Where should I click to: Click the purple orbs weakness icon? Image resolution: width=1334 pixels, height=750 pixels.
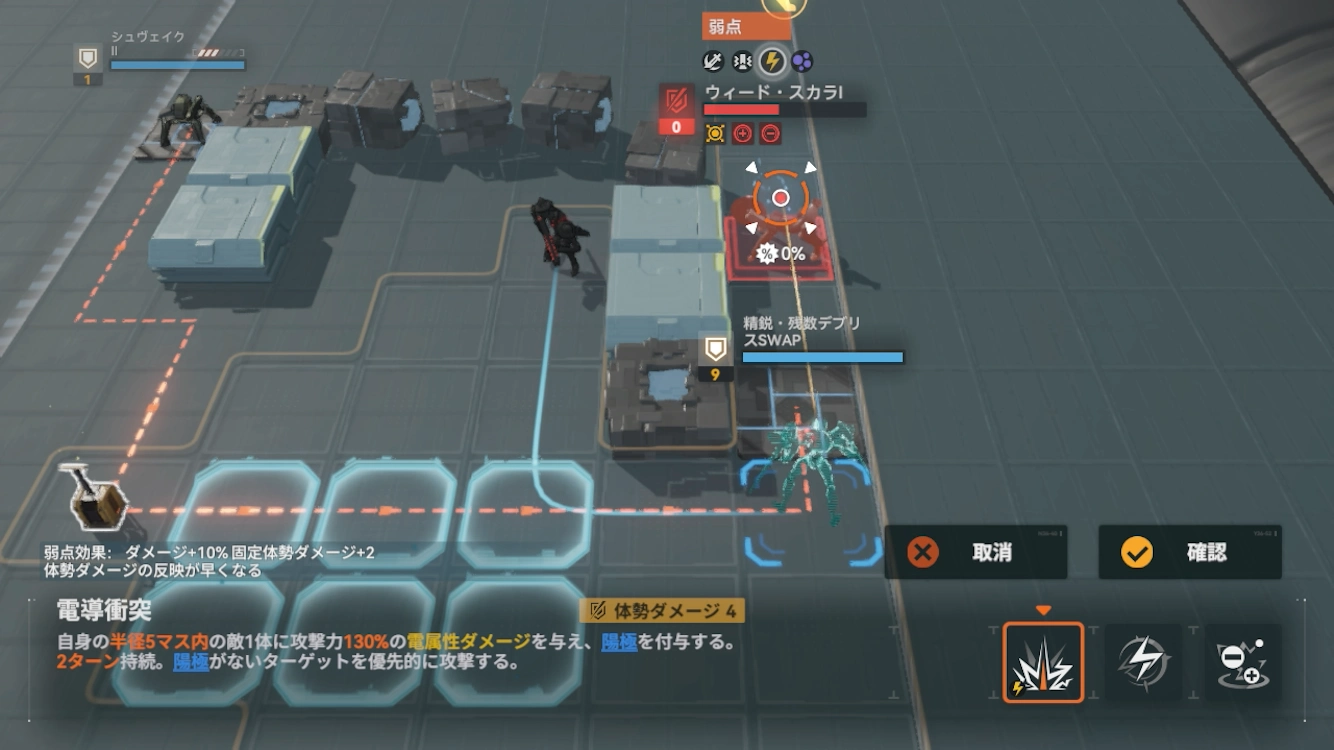coord(800,60)
